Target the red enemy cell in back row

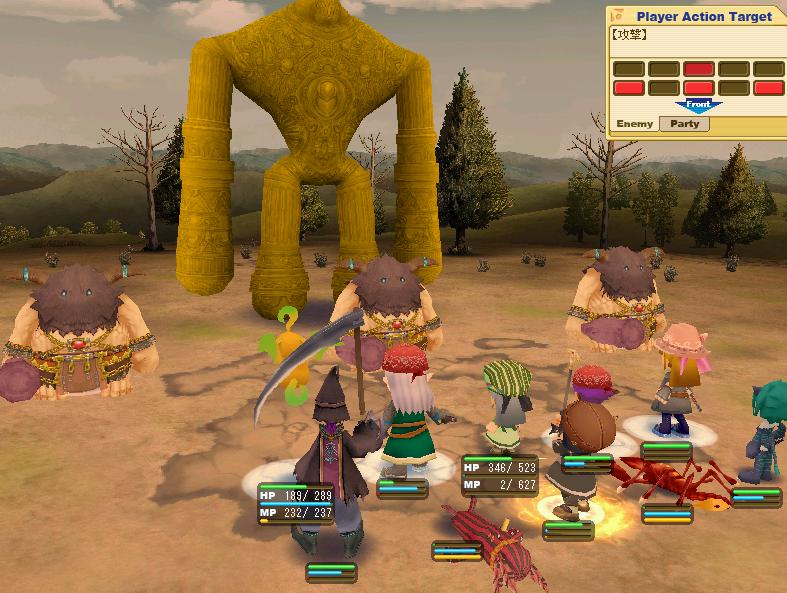698,69
